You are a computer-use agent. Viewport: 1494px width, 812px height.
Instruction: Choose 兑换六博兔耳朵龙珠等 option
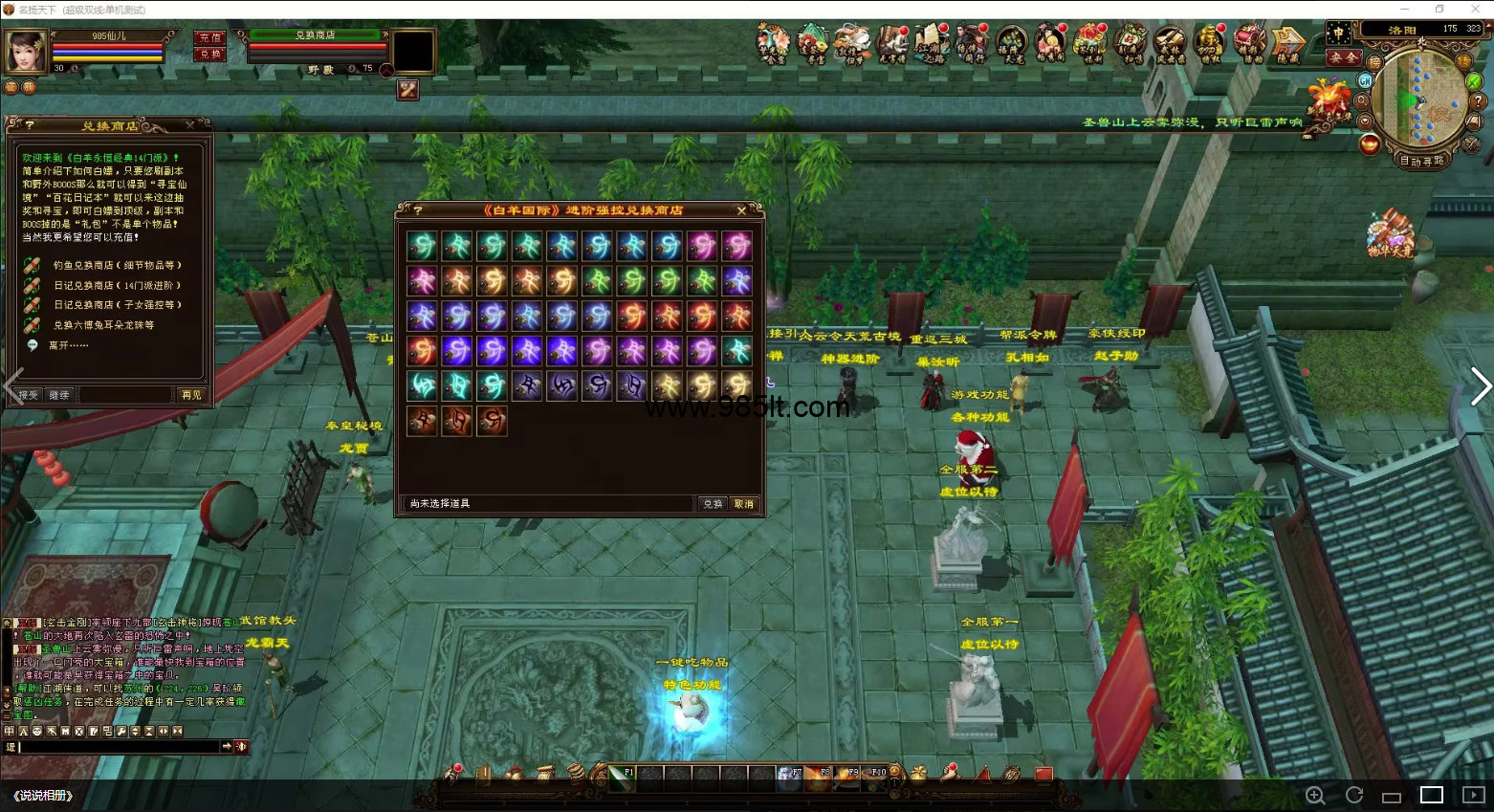[x=103, y=325]
